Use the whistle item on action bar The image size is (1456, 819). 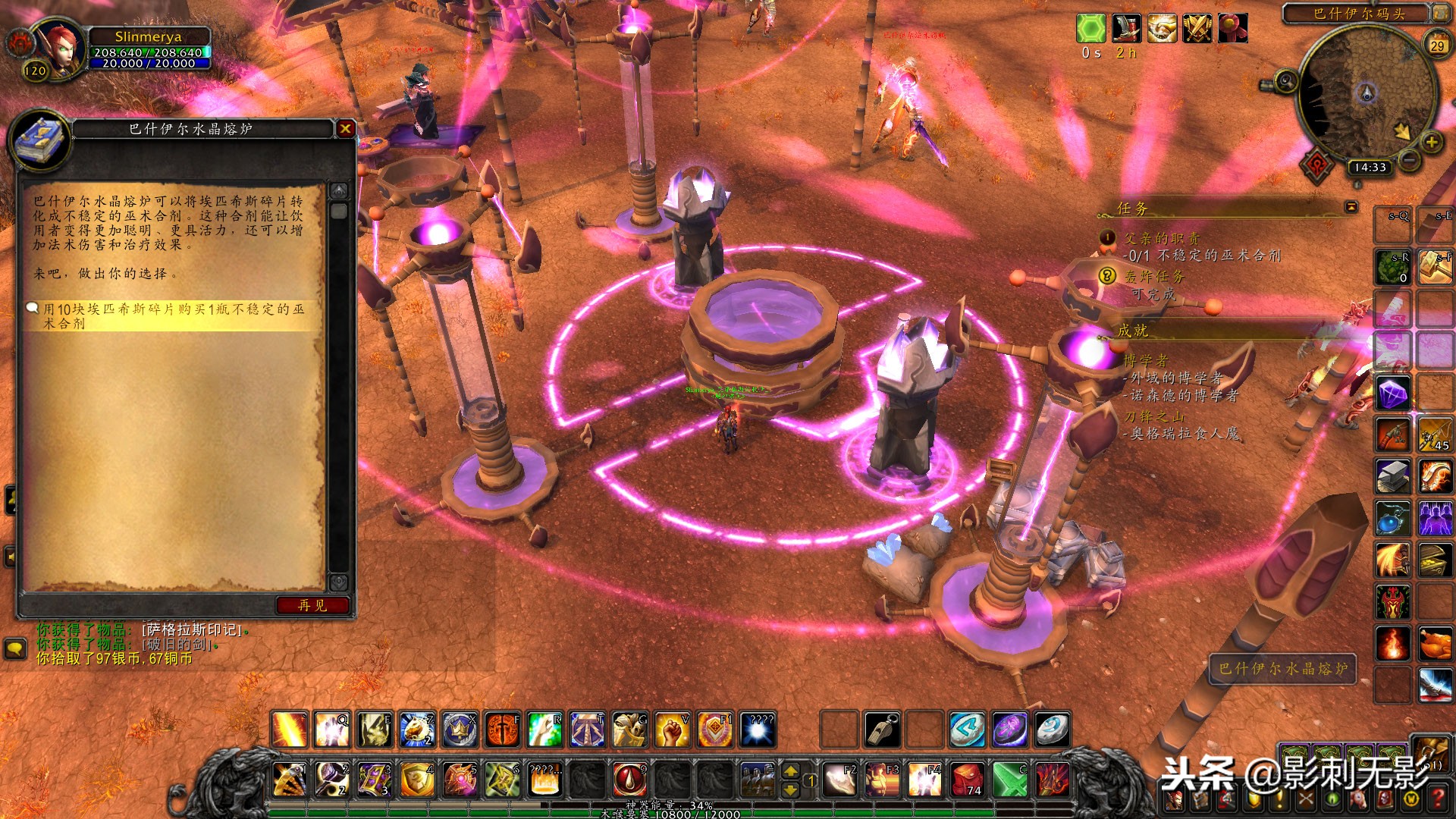(881, 730)
